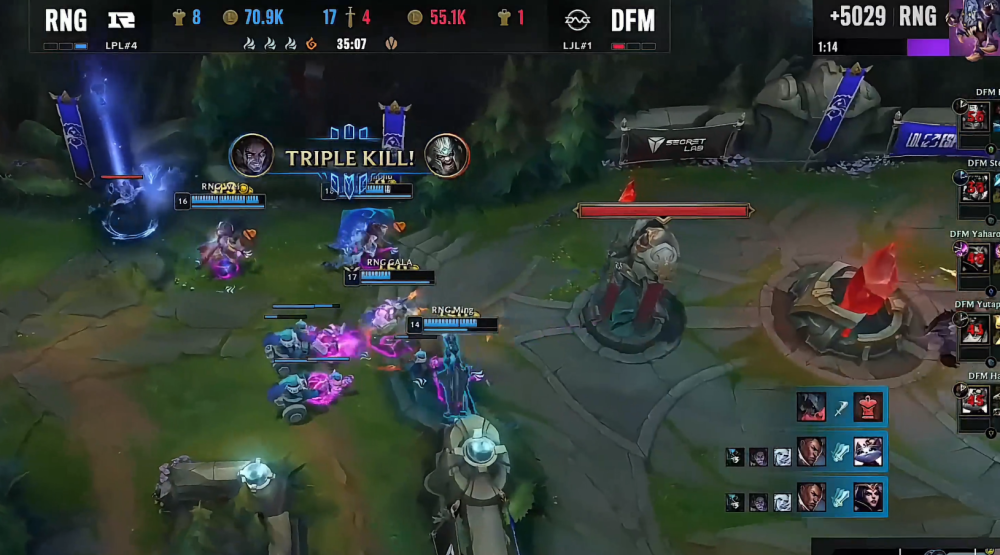Viewport: 1000px width, 555px height.
Task: Select DFM Yaharong's champion portrait
Action: 975,260
